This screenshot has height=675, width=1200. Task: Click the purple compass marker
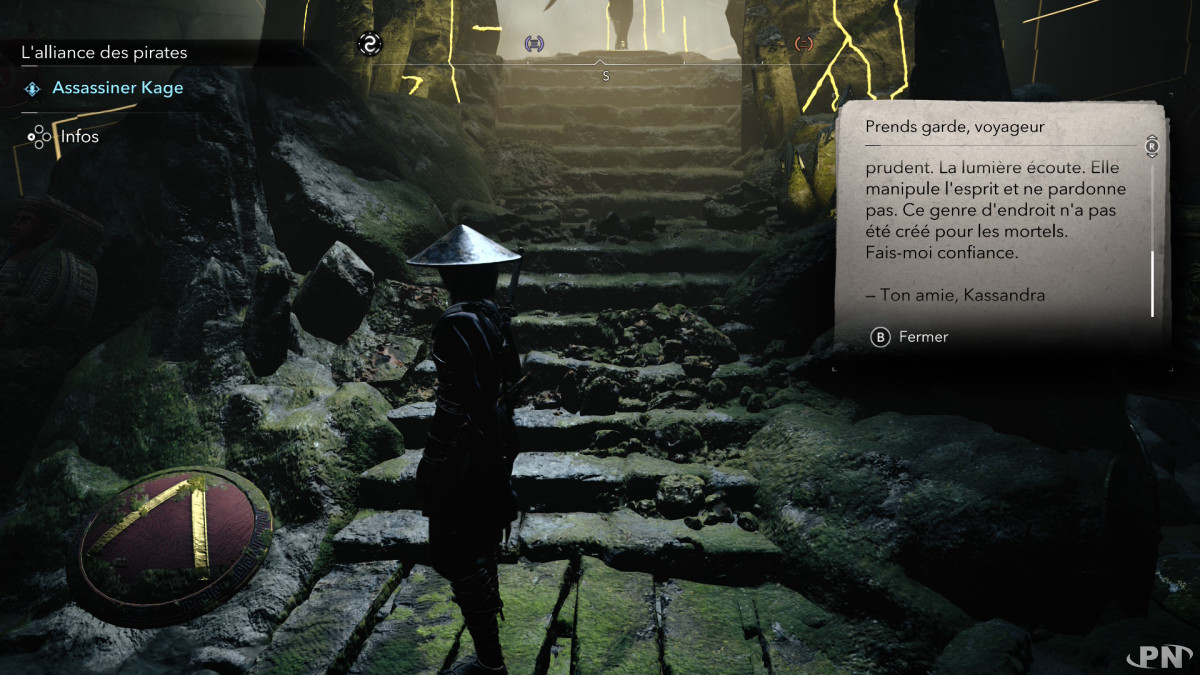535,44
